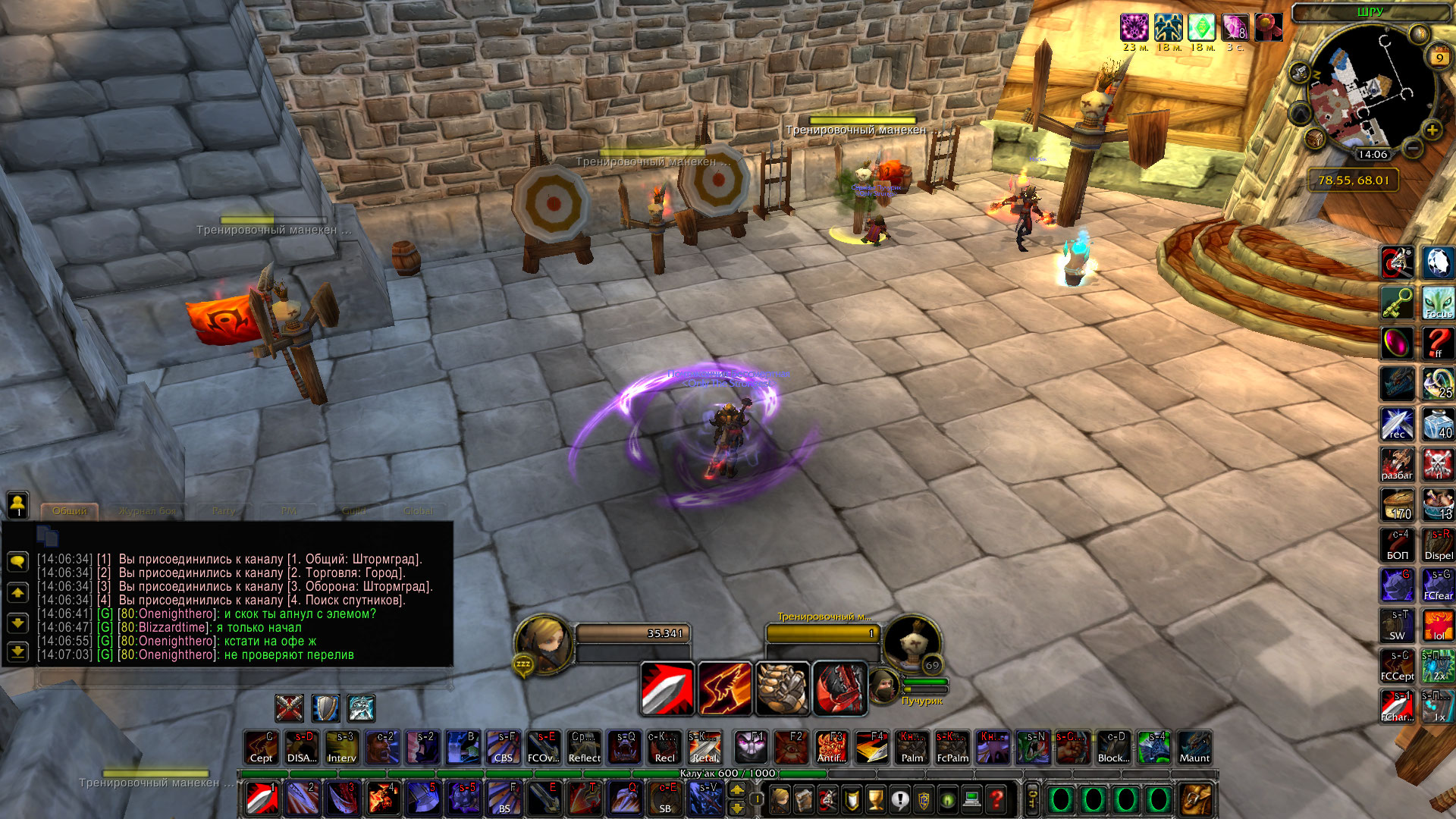Cast the BS ability on bottom bar
Image resolution: width=1456 pixels, height=819 pixels.
pos(504,799)
